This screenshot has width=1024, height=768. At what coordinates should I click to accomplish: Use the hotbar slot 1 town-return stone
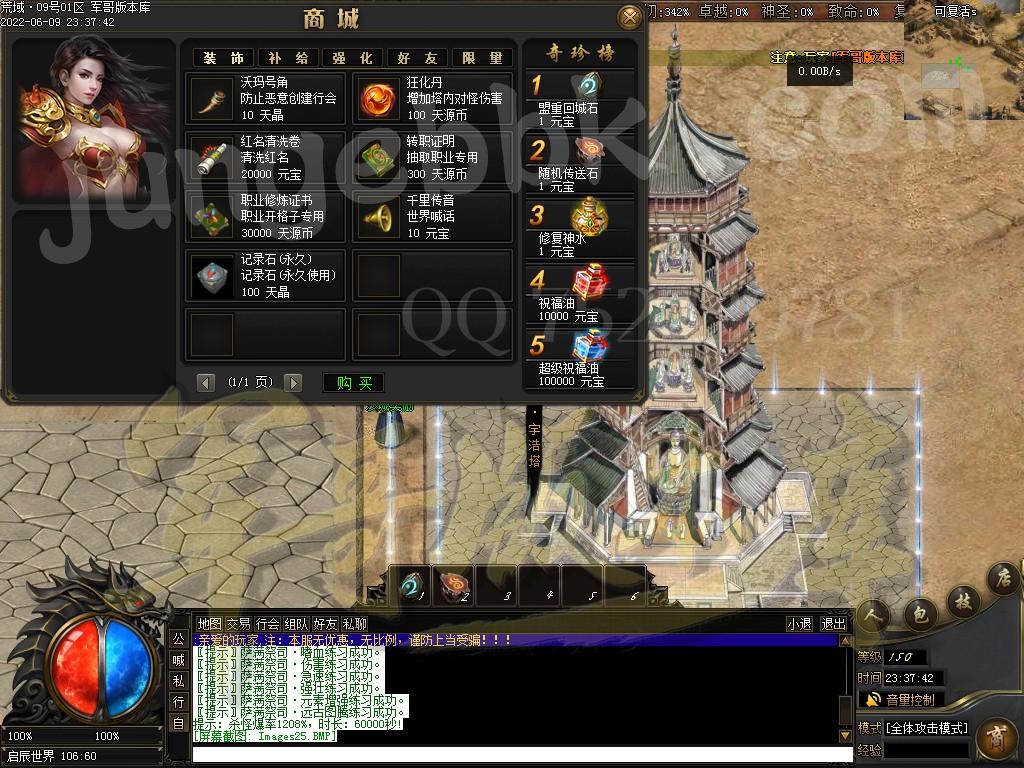tap(410, 585)
